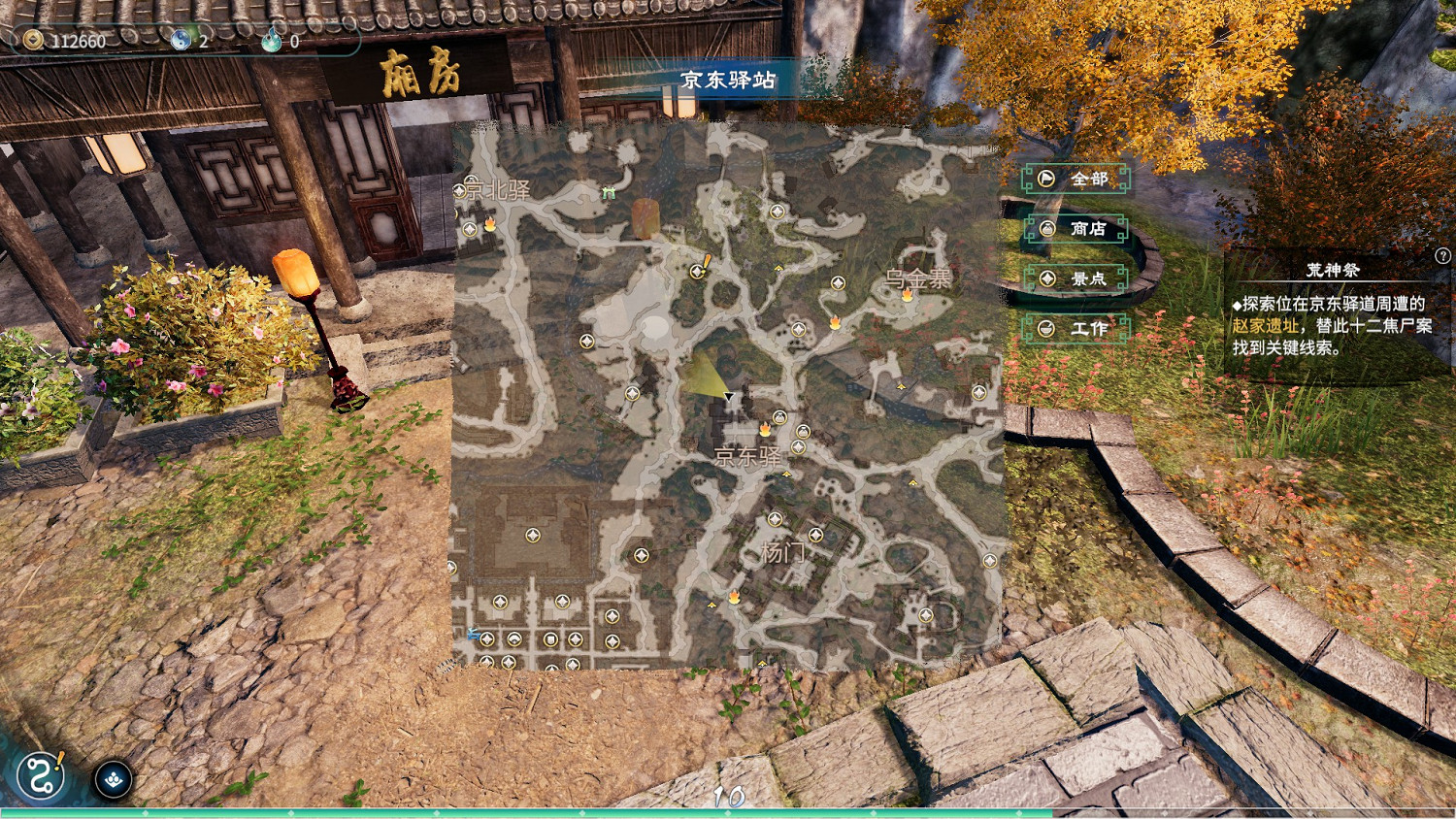Viewport: 1456px width, 819px height.
Task: Open the meditation icon at bottom left
Action: click(114, 779)
